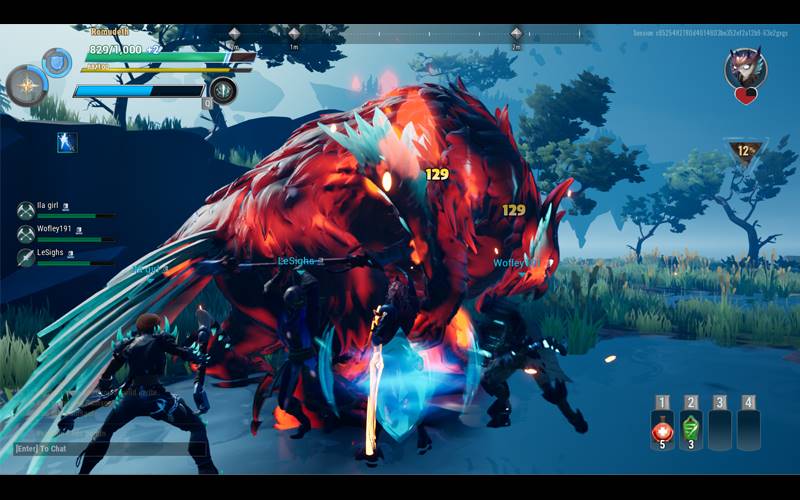800x500 pixels.
Task: Click the active buff status icon
Action: (x=67, y=143)
